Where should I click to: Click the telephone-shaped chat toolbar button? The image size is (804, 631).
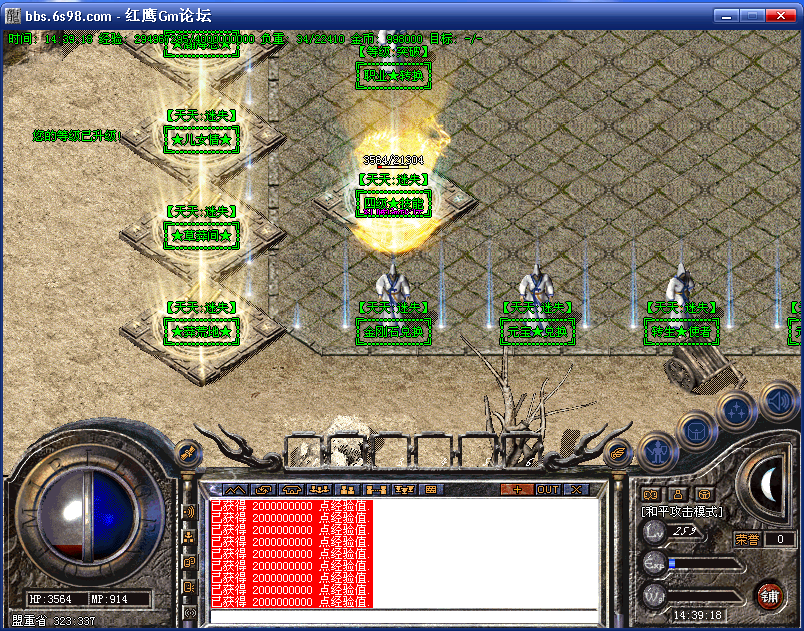point(292,489)
